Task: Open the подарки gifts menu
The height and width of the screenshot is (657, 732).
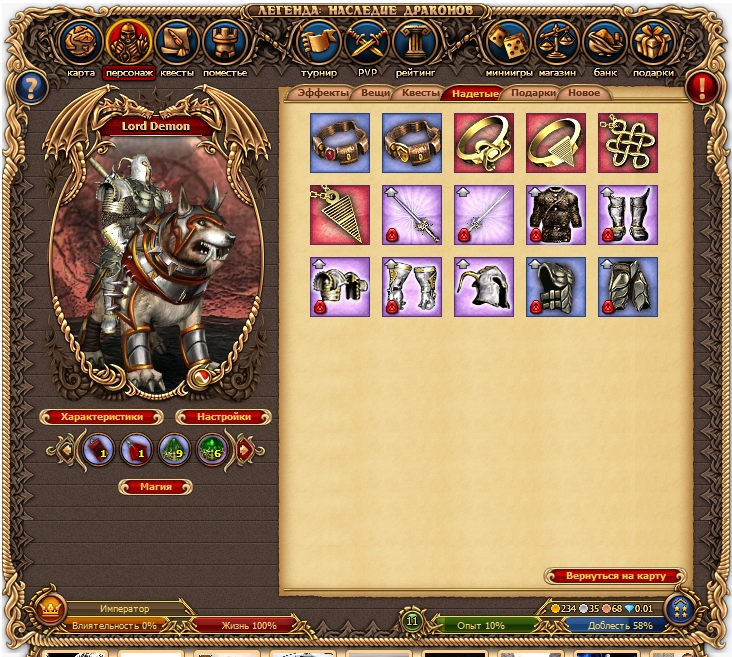Action: (653, 44)
